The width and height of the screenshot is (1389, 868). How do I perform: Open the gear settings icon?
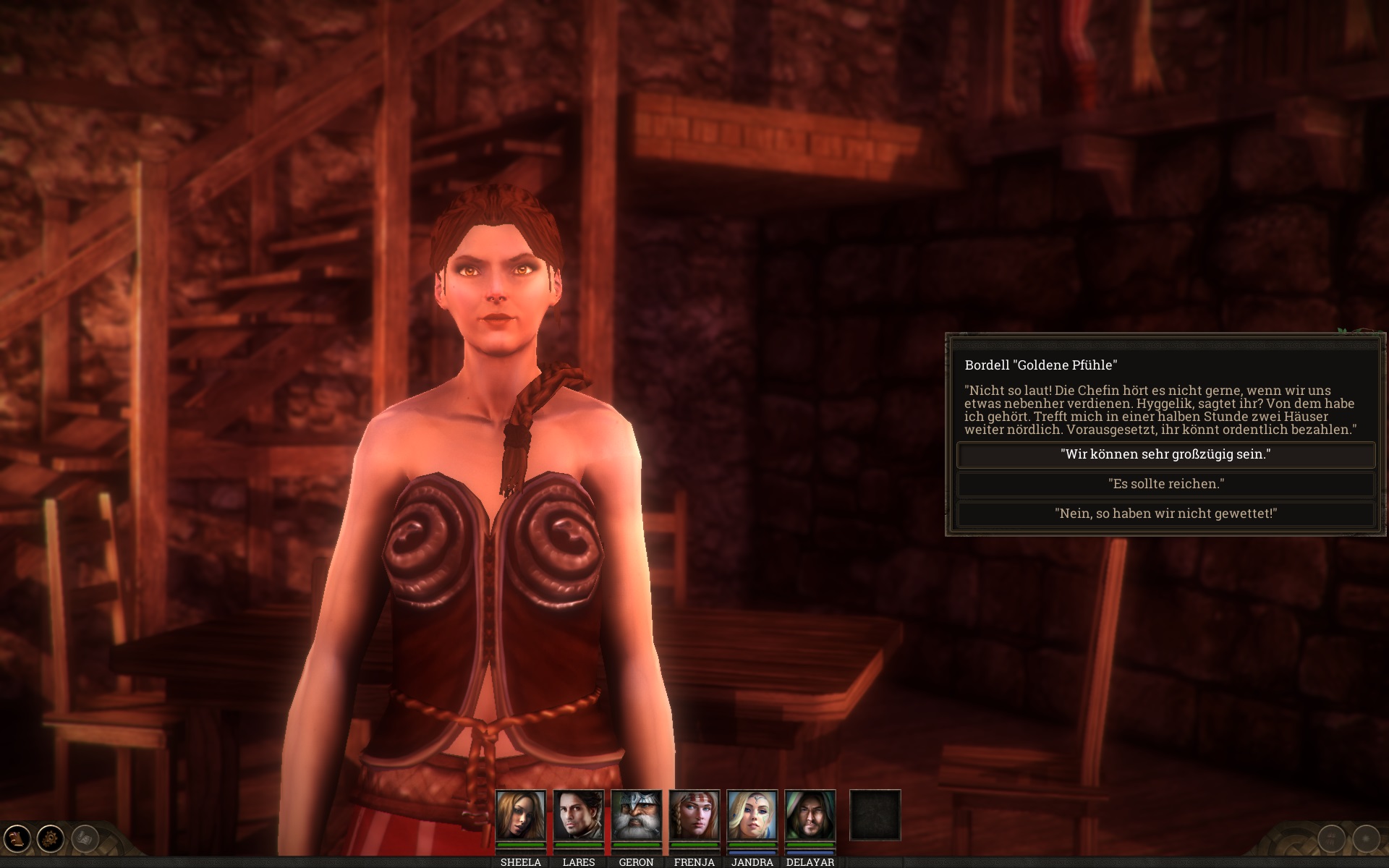51,839
